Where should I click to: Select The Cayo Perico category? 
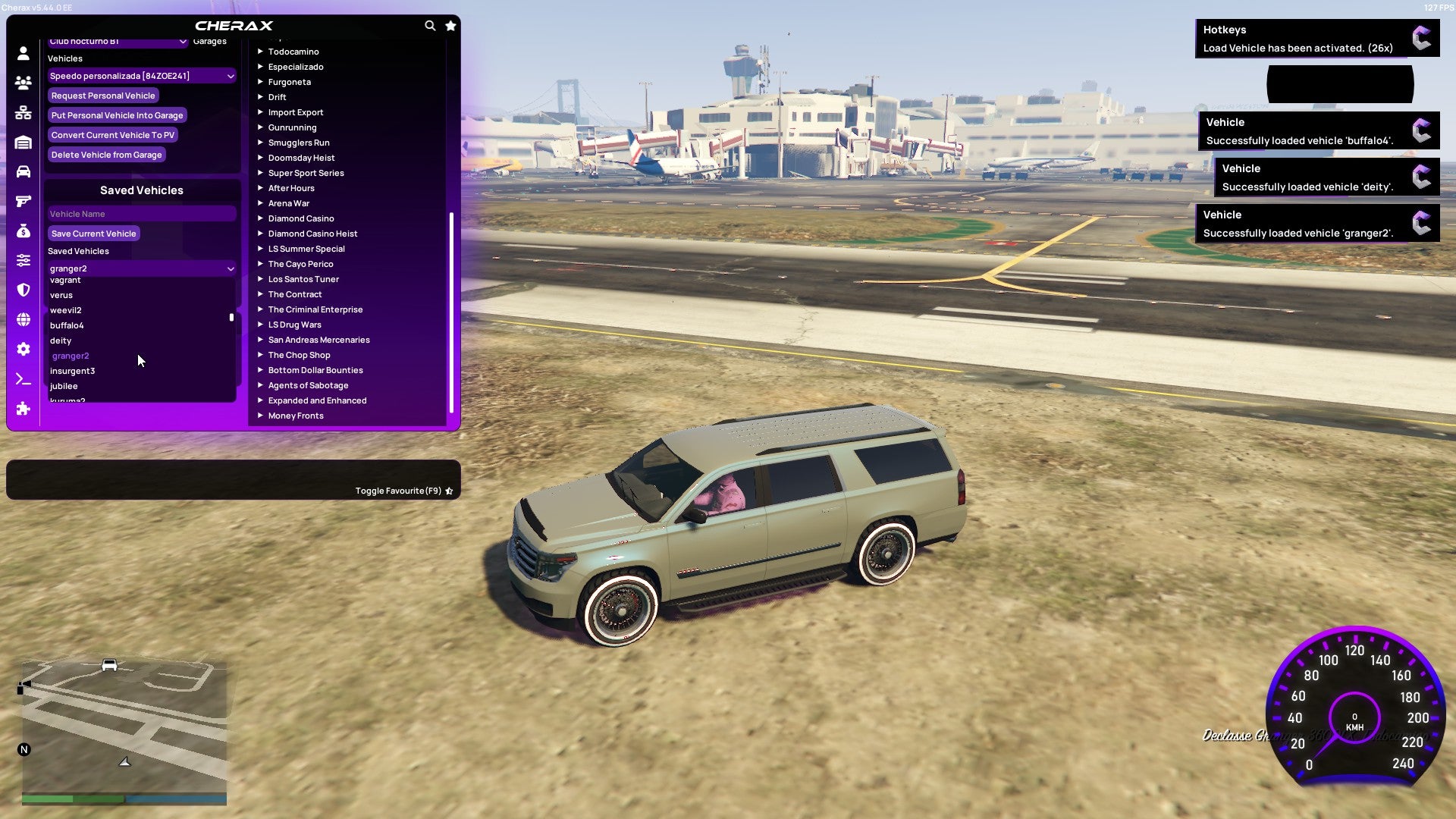(301, 263)
